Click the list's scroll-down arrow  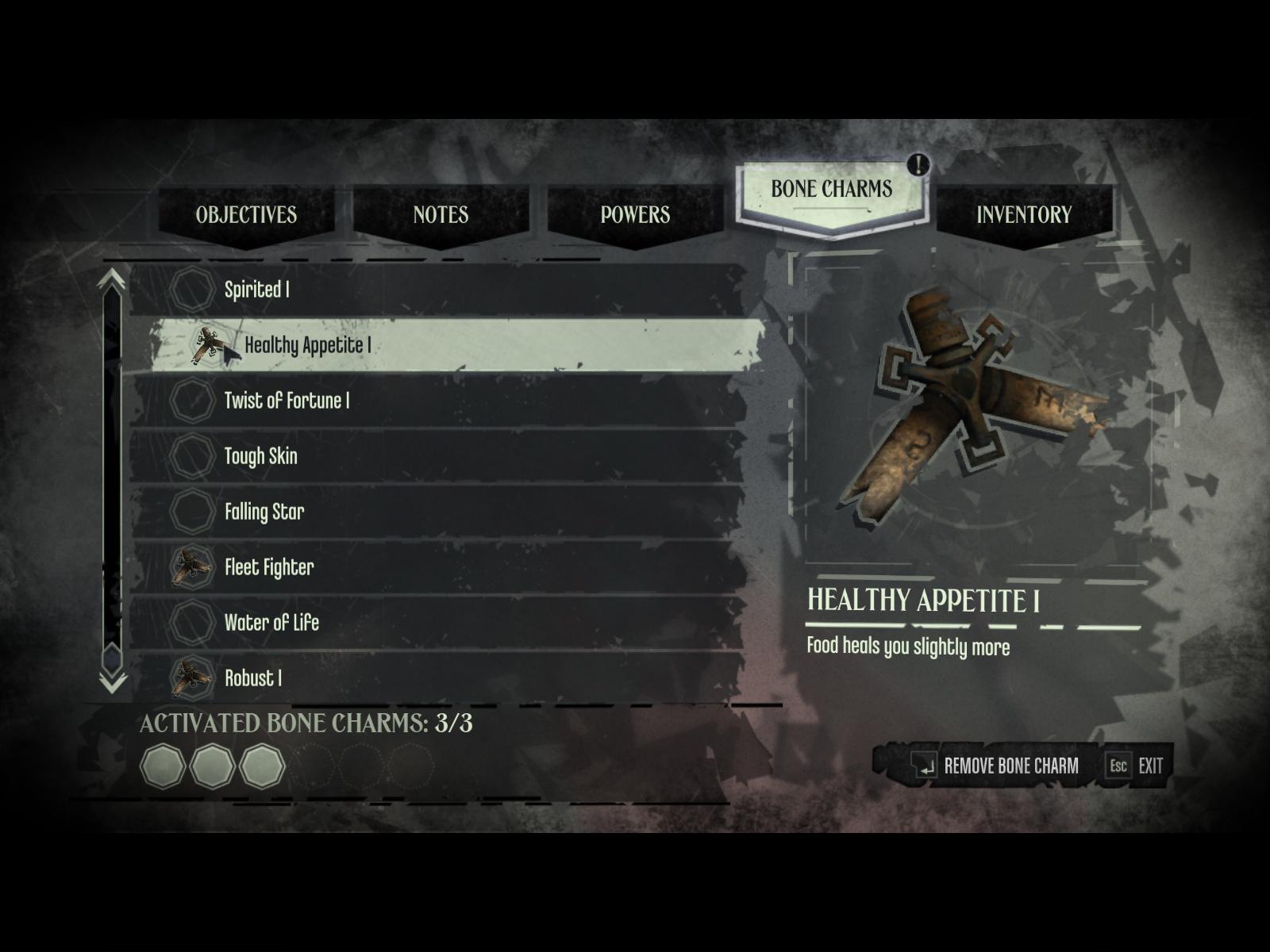pos(112,681)
